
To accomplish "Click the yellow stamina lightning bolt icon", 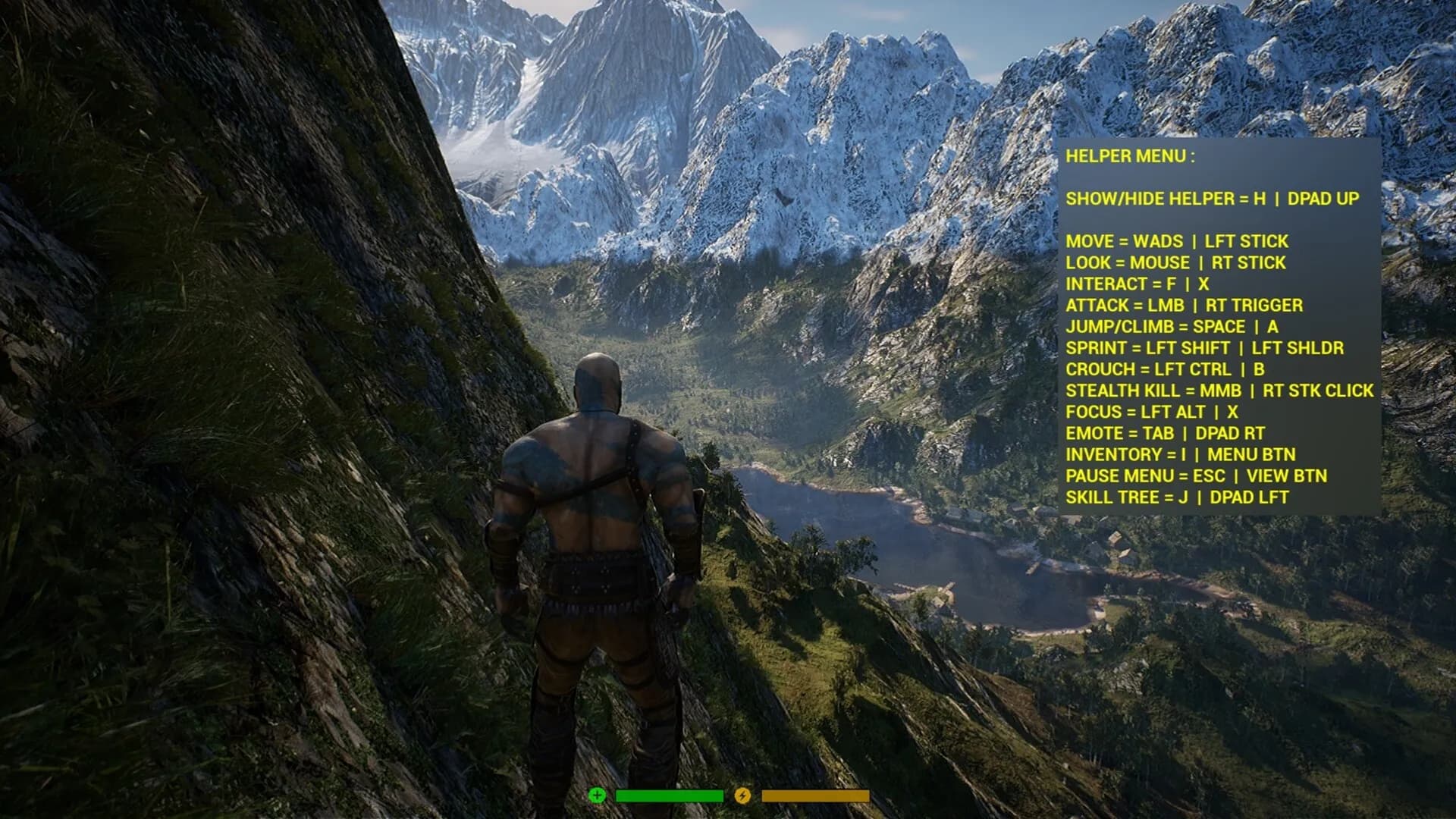I will click(744, 796).
